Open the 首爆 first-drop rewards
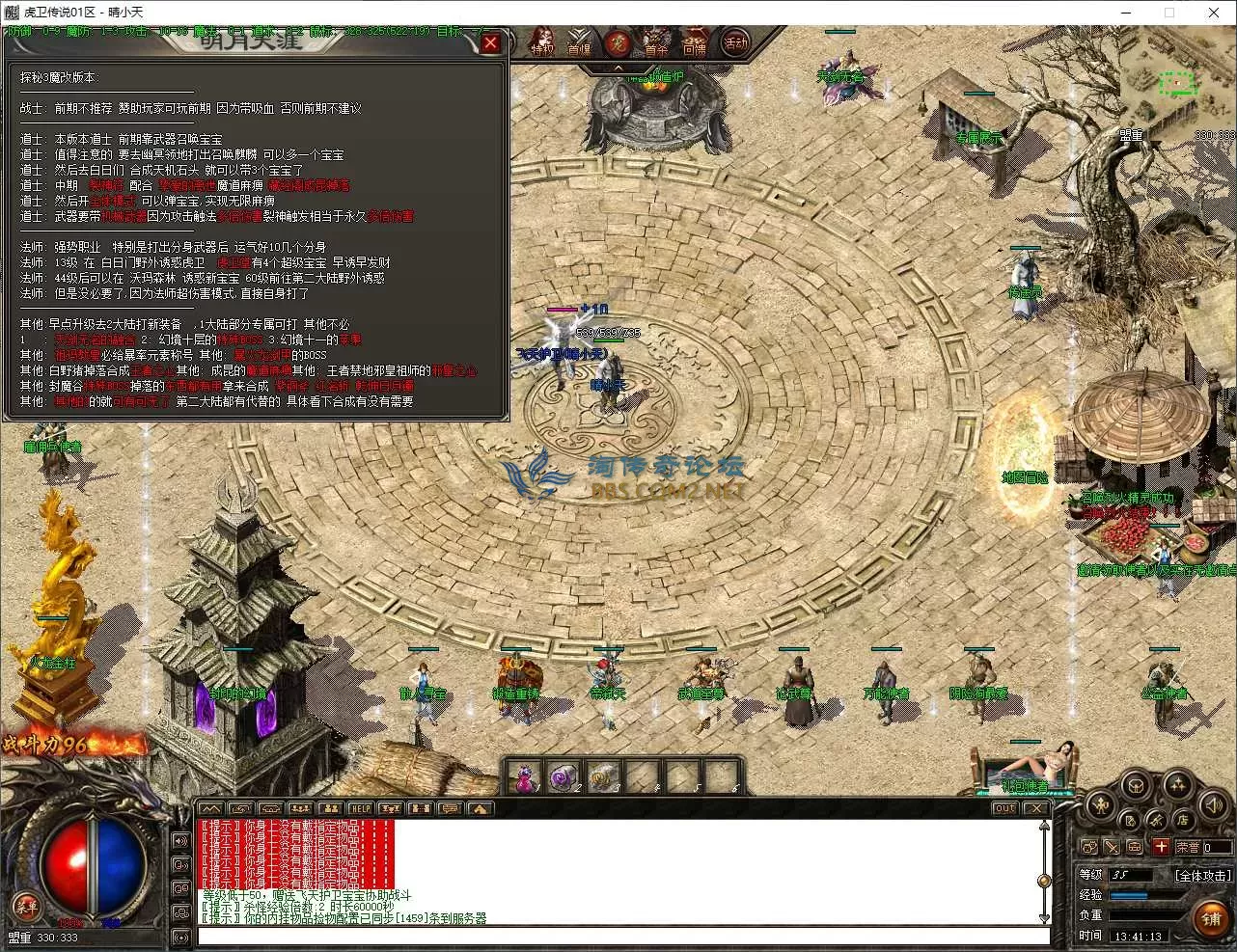Image resolution: width=1237 pixels, height=952 pixels. tap(579, 42)
